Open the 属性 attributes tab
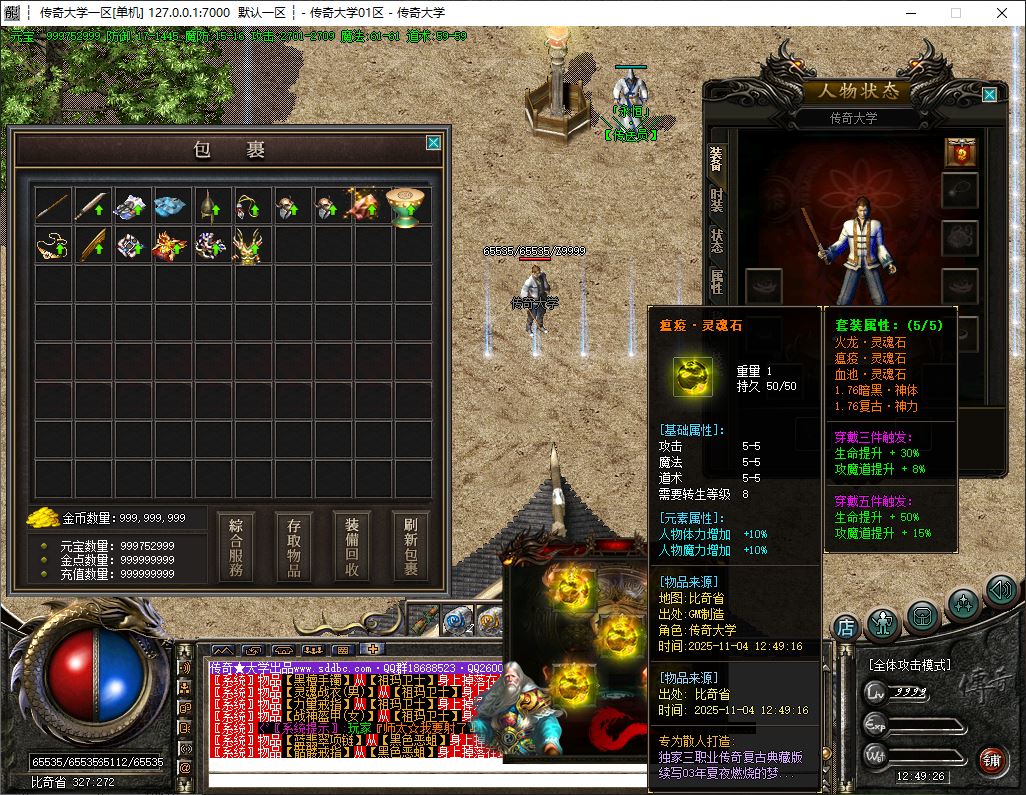 [x=716, y=281]
